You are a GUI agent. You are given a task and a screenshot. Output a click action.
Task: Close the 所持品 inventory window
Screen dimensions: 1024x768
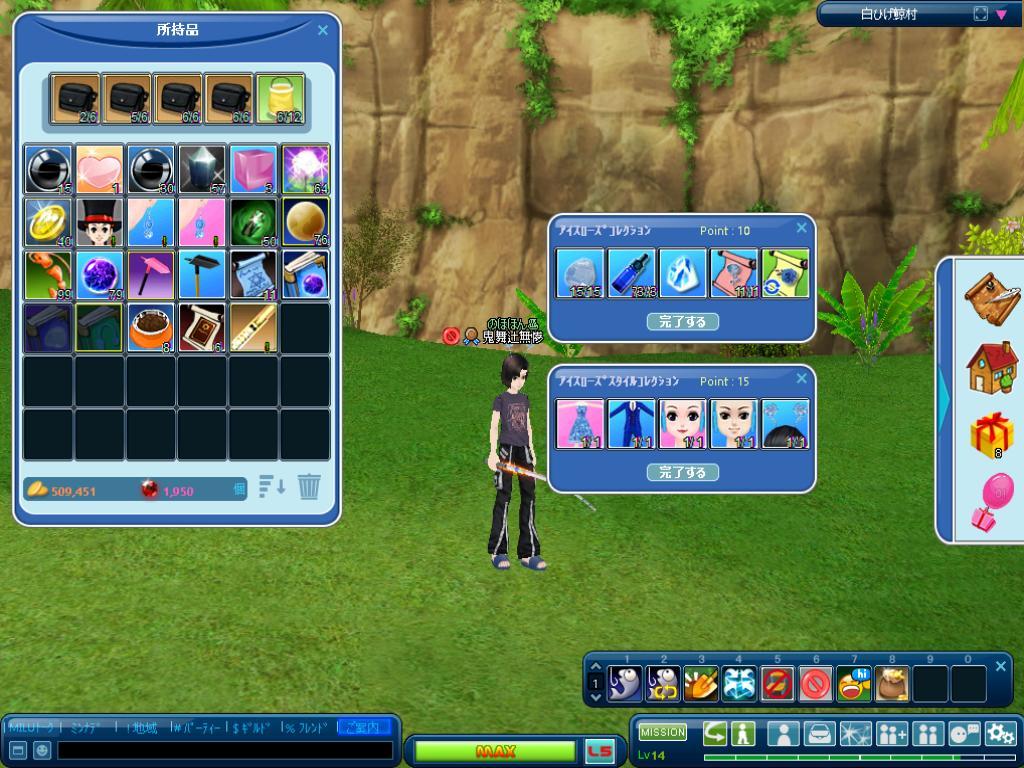[x=322, y=31]
